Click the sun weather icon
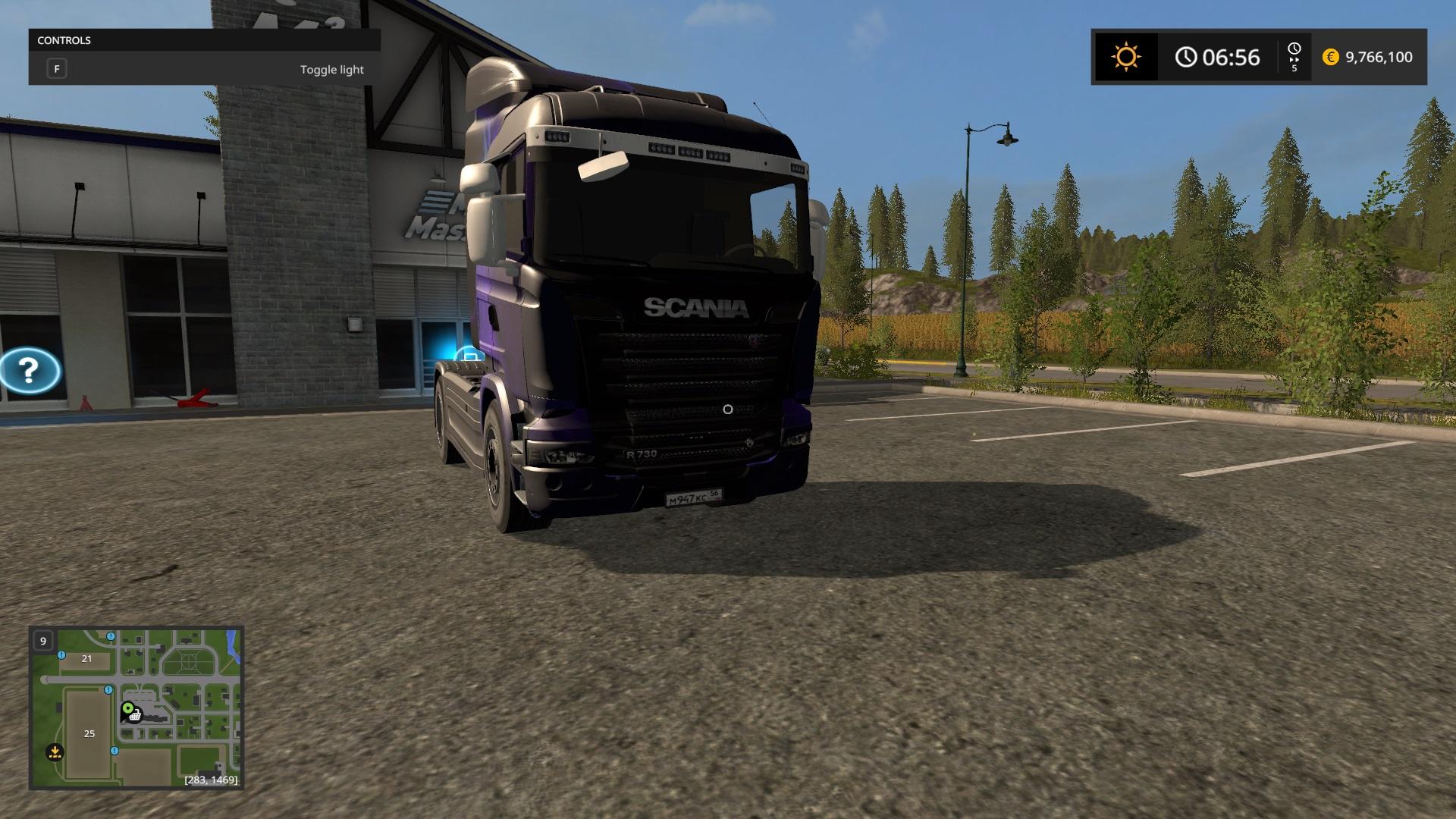This screenshot has width=1456, height=819. point(1125,57)
